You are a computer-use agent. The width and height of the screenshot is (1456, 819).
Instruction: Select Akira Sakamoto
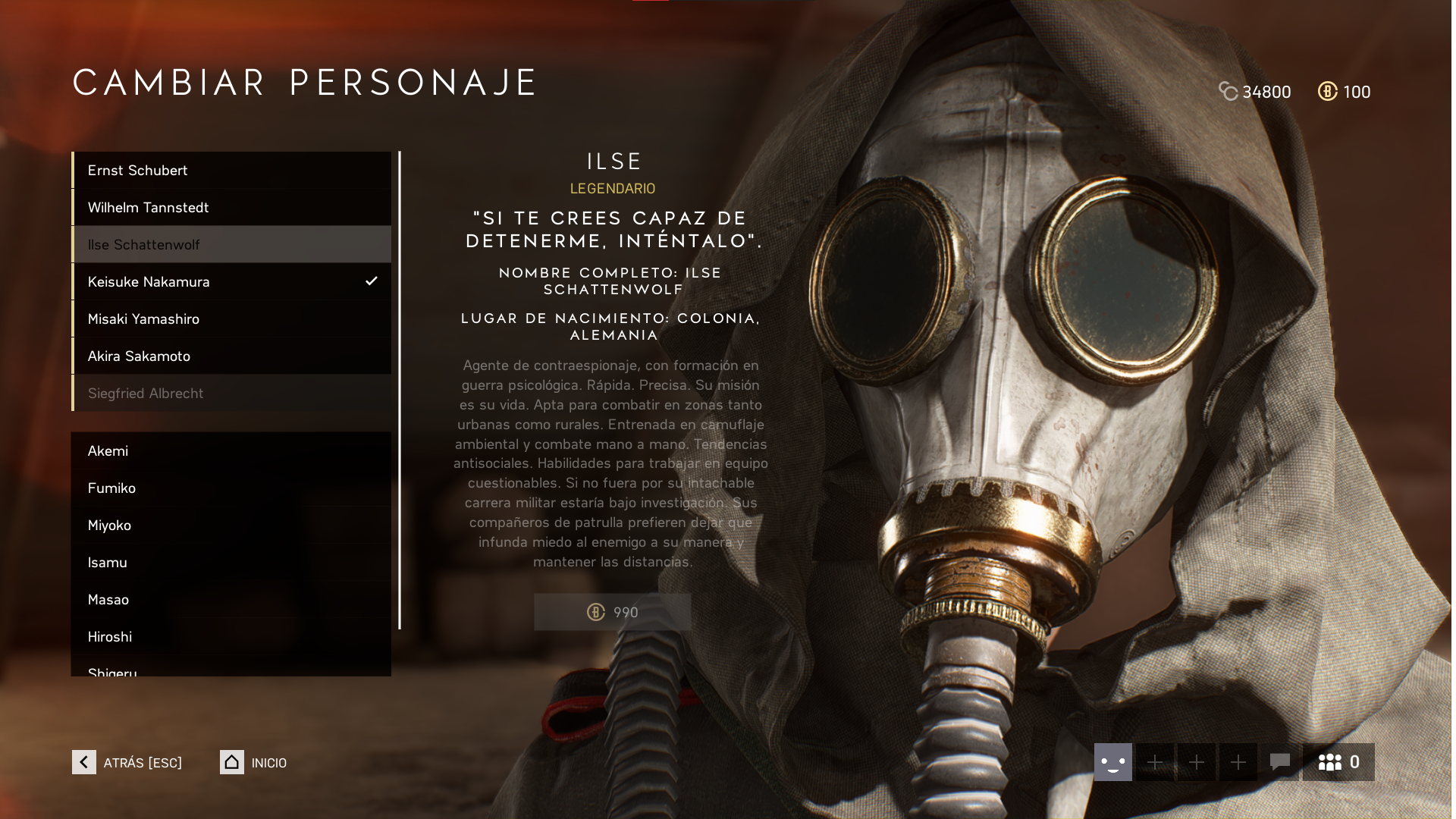click(x=231, y=356)
